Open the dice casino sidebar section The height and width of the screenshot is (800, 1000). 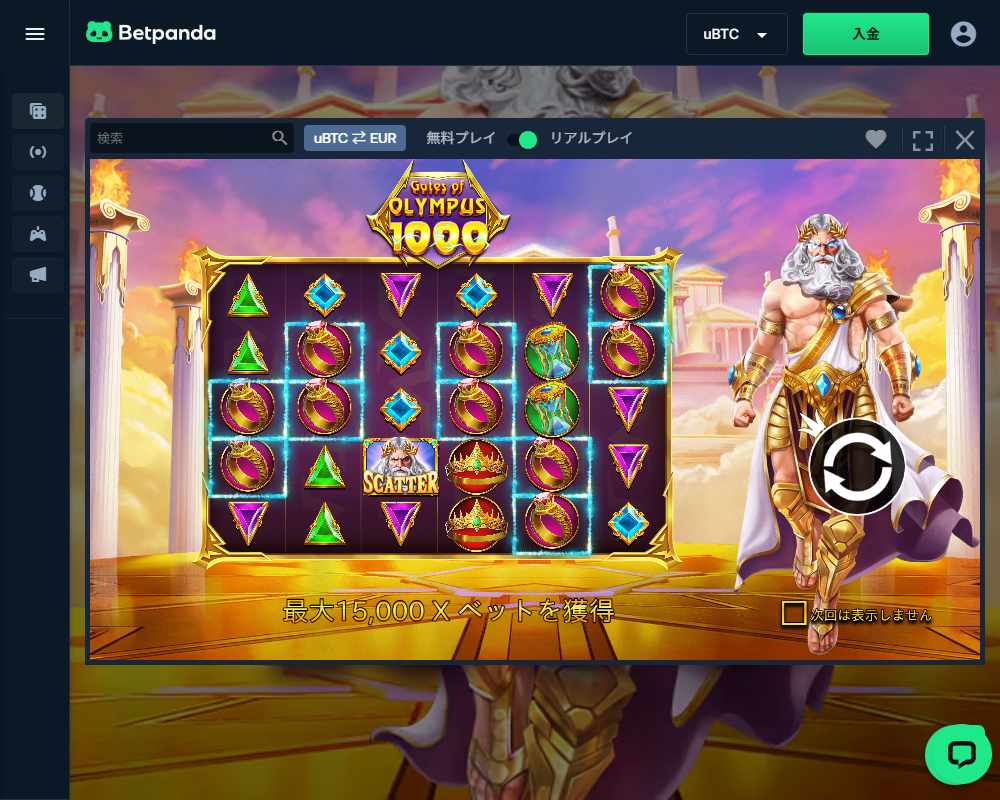click(38, 111)
